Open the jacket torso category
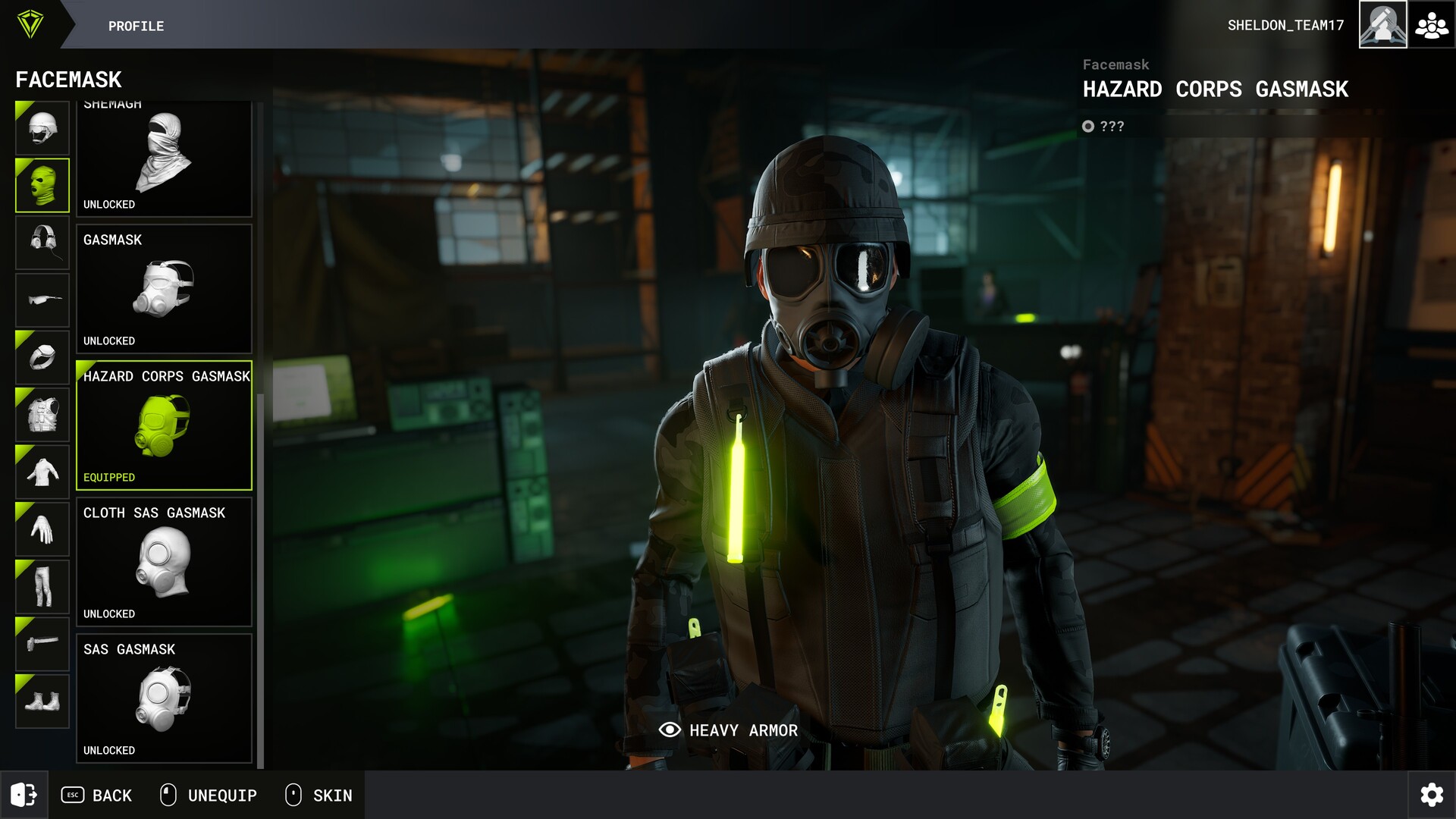The image size is (1456, 819). coord(42,472)
